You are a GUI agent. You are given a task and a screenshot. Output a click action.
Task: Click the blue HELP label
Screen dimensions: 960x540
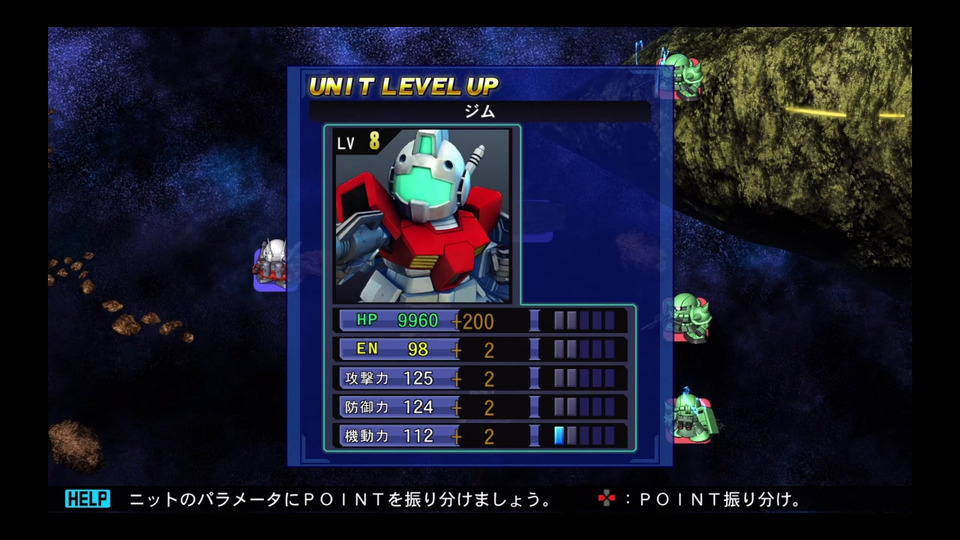[88, 499]
